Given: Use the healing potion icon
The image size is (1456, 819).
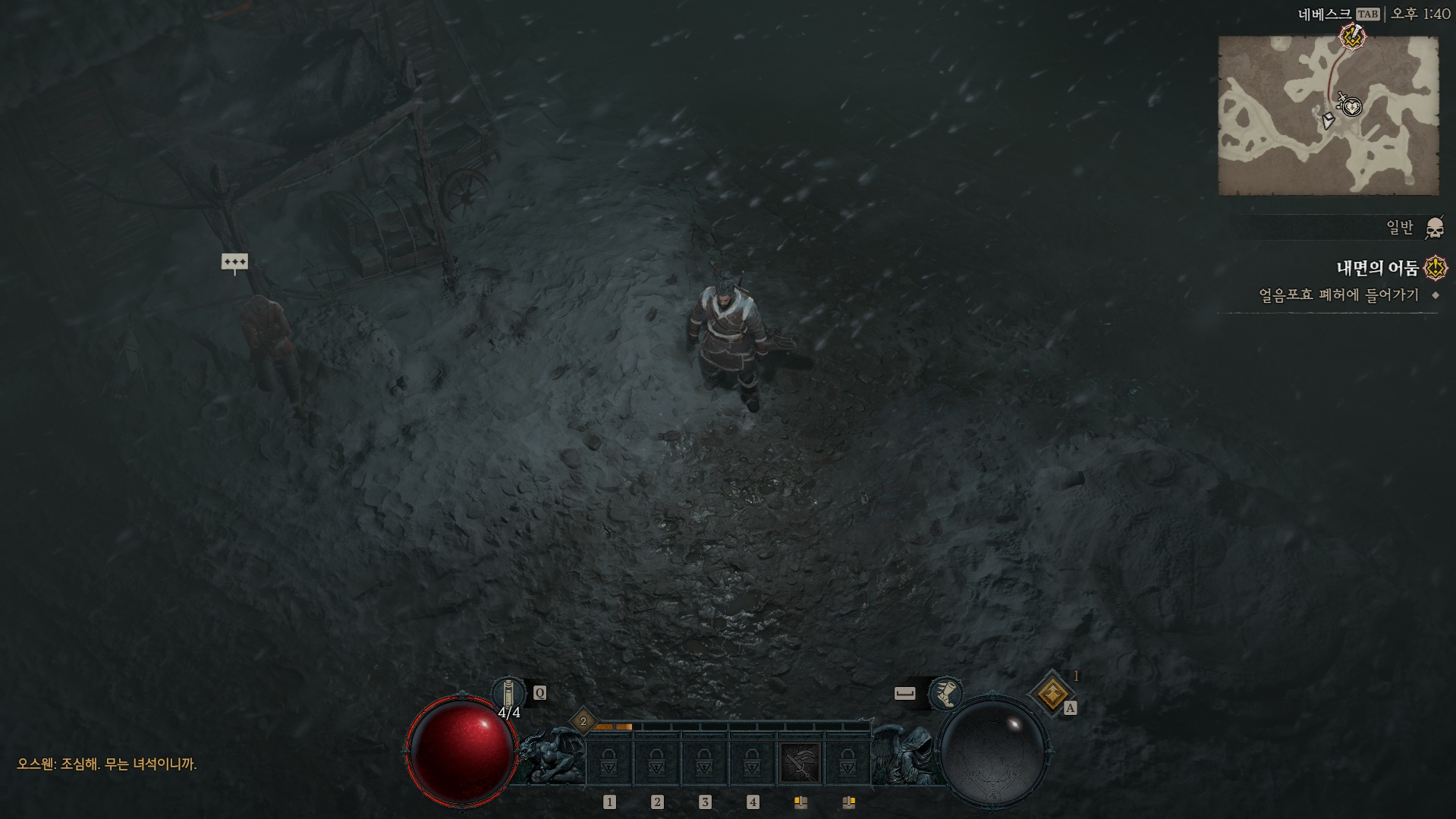Looking at the screenshot, I should click(508, 693).
